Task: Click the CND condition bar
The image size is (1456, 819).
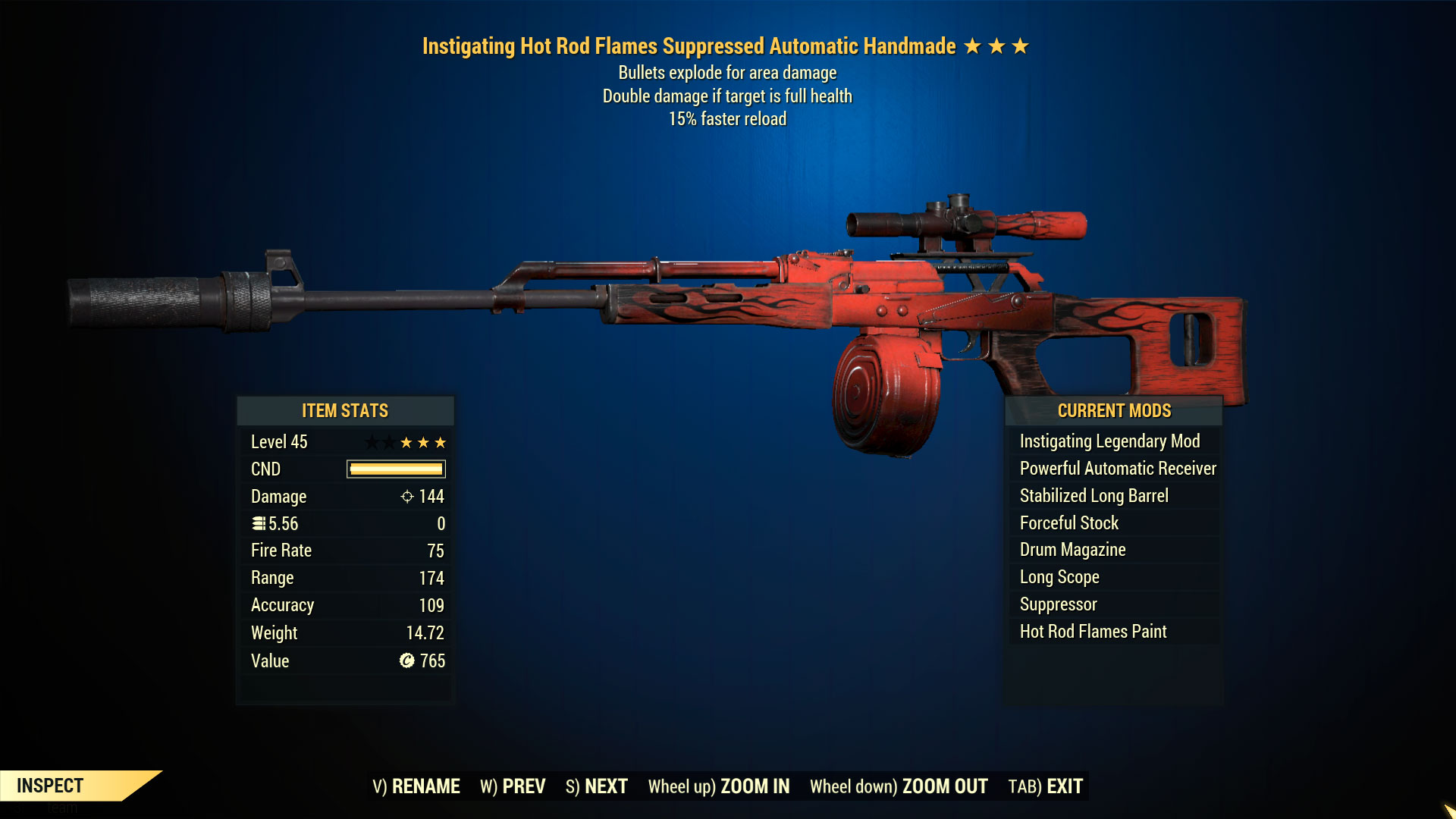Action: (x=394, y=469)
